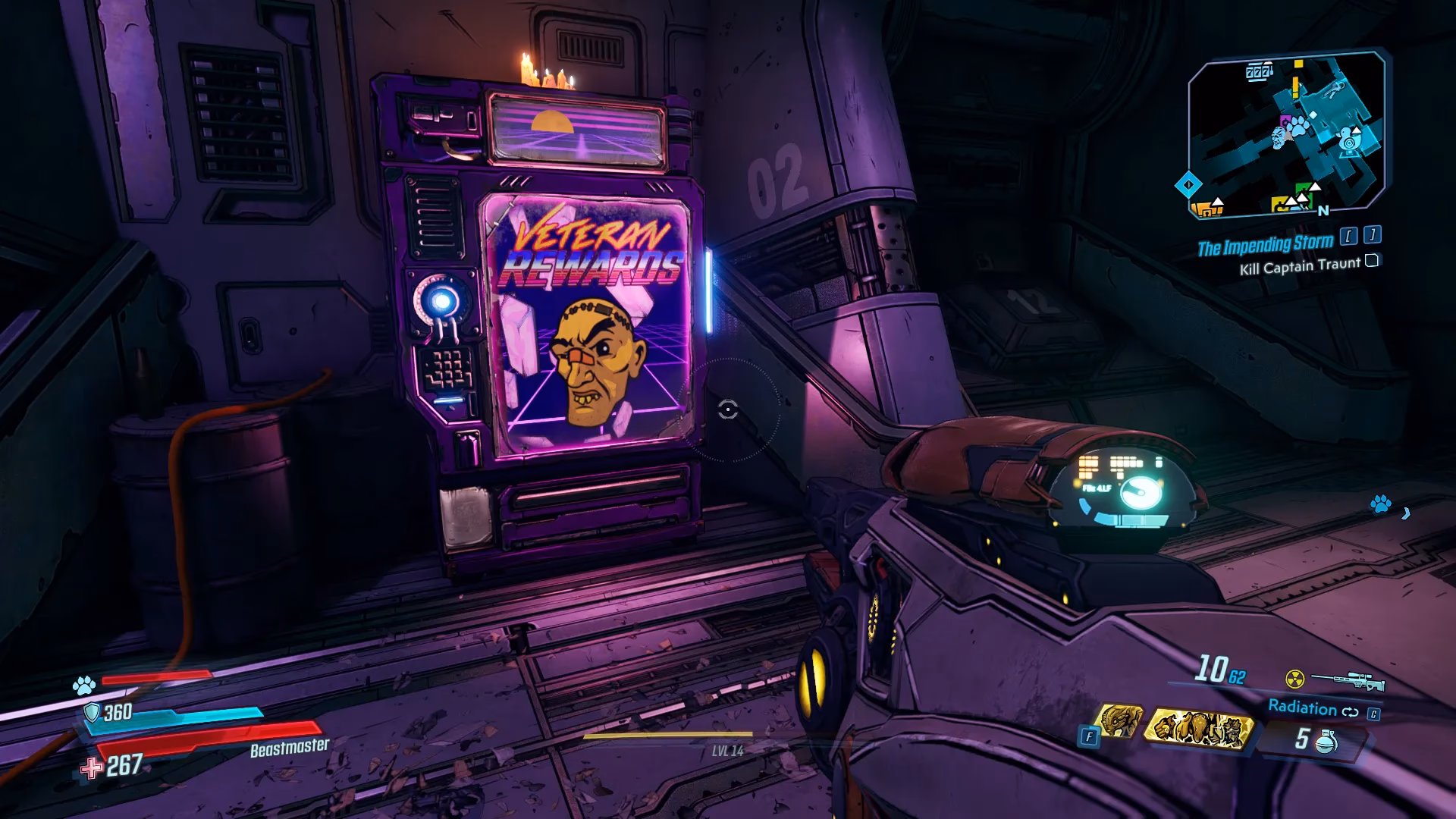The width and height of the screenshot is (1456, 819).
Task: Click the red health cross icon
Action: tap(92, 768)
